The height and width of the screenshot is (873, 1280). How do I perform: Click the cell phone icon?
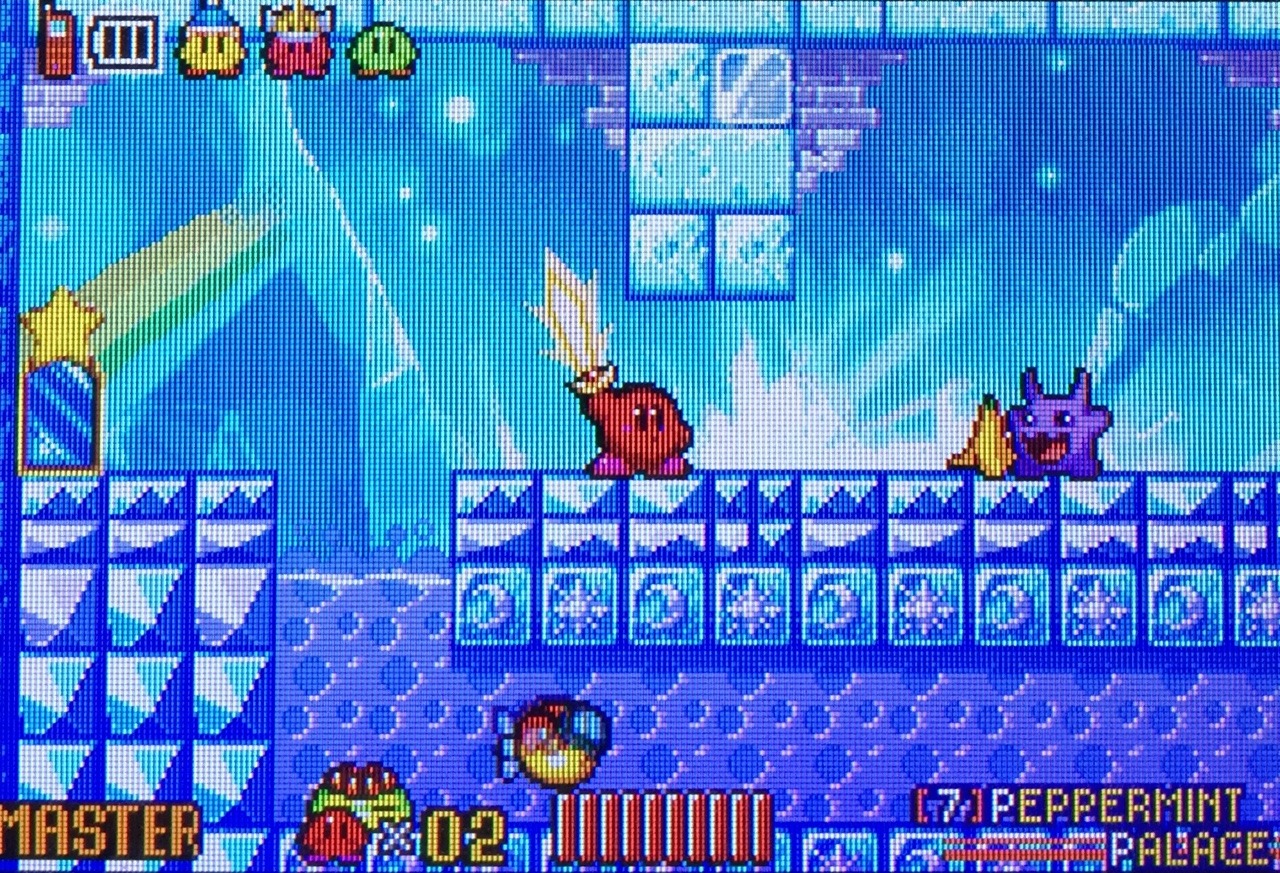[x=56, y=42]
